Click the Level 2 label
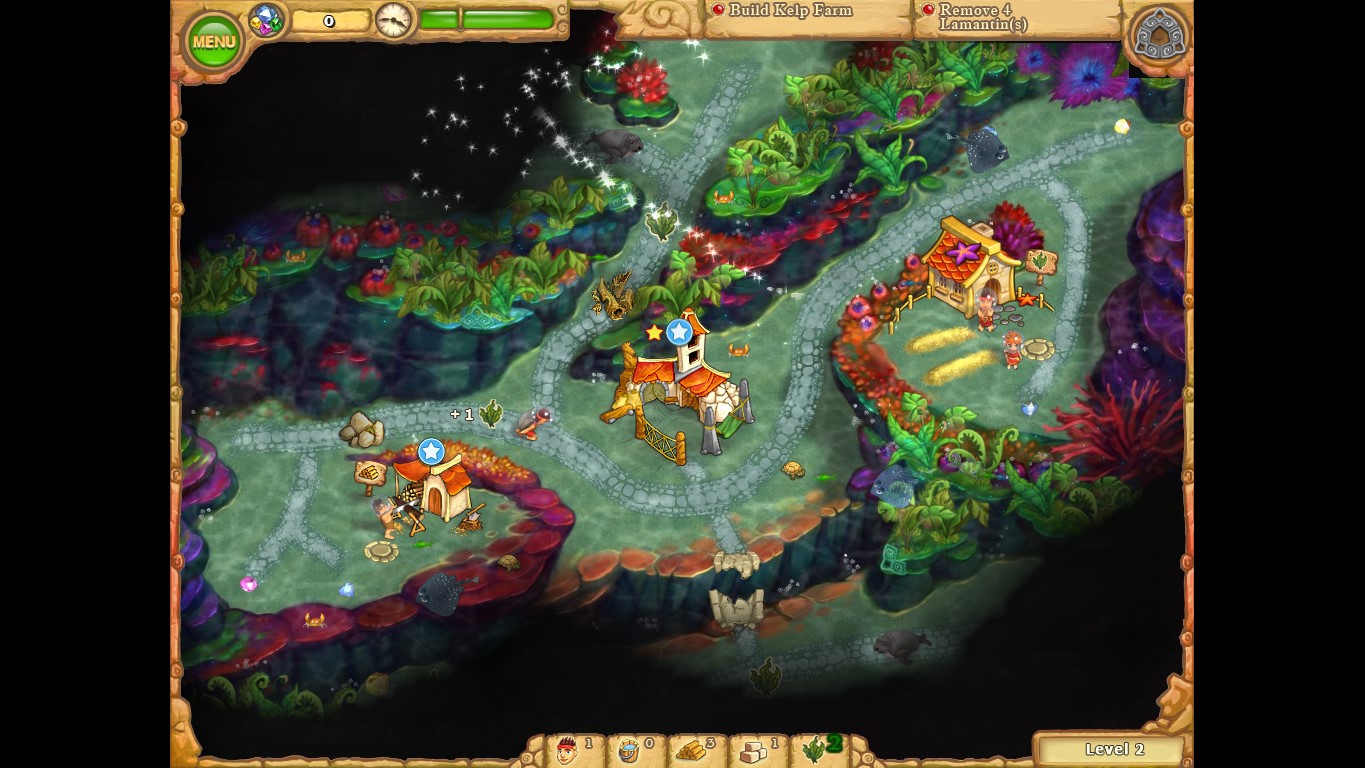 tap(1113, 749)
